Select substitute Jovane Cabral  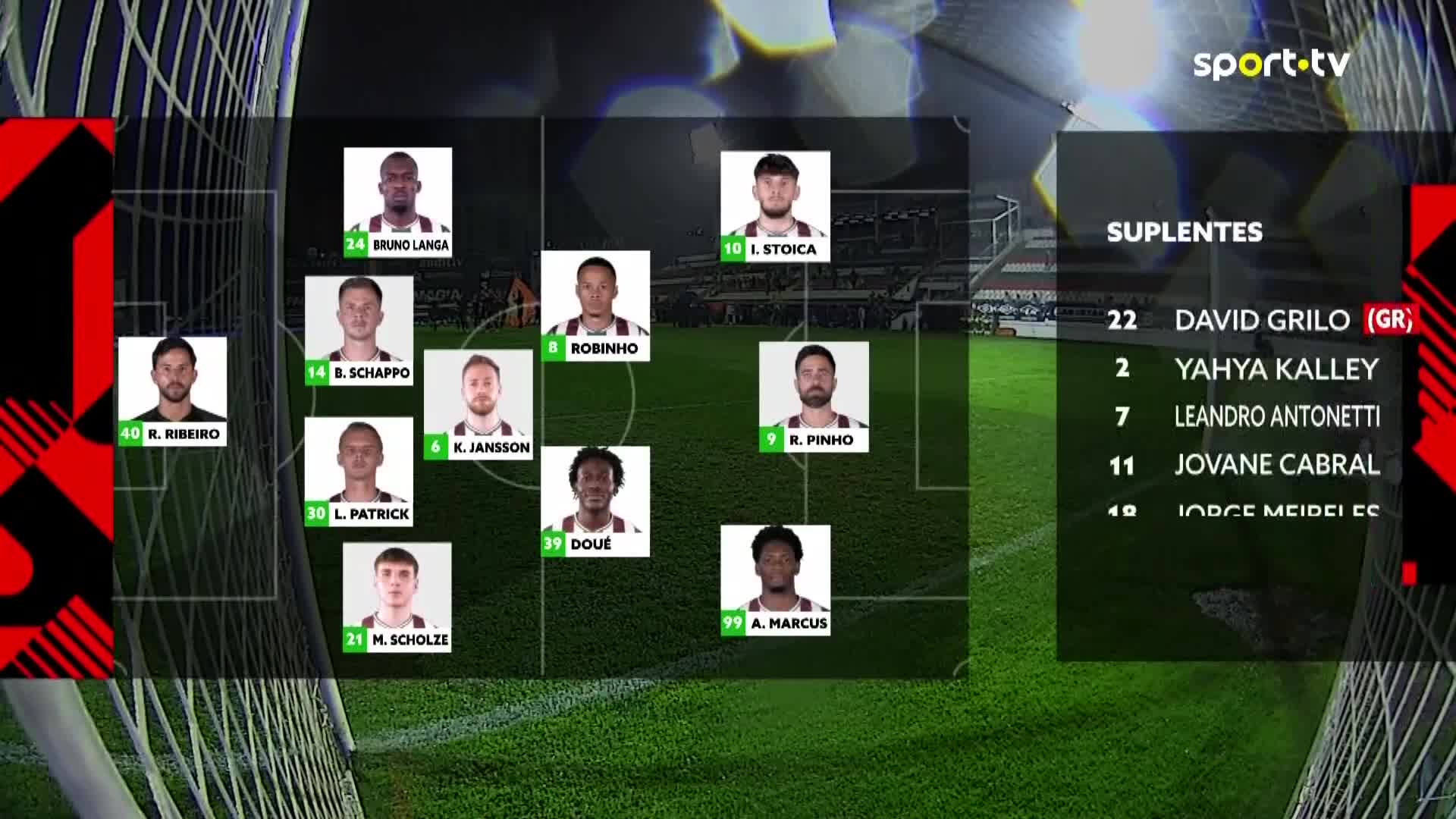coord(1276,464)
